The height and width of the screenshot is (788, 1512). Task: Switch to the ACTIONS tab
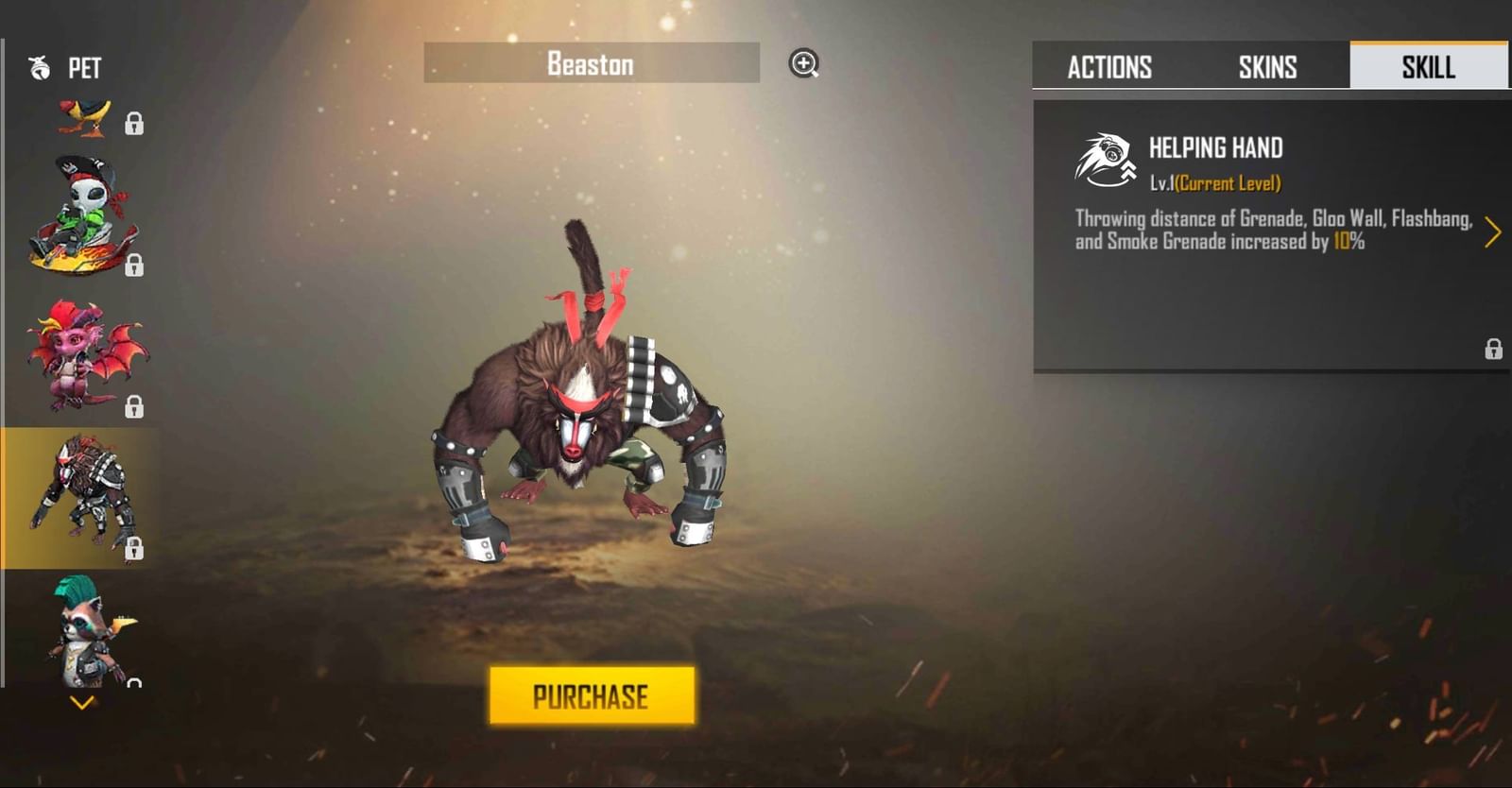click(x=1109, y=67)
